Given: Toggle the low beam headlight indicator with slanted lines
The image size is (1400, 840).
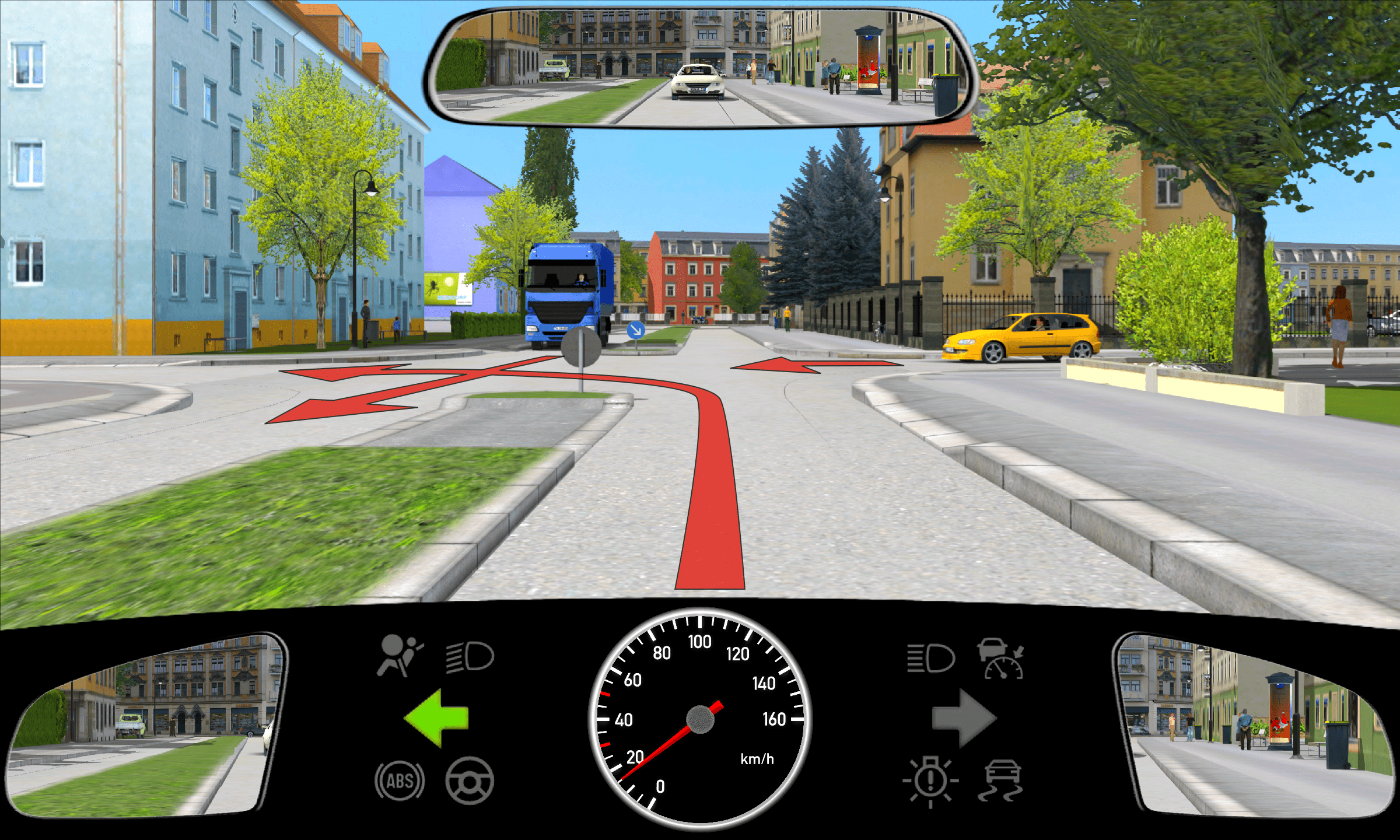Looking at the screenshot, I should click(x=470, y=657).
